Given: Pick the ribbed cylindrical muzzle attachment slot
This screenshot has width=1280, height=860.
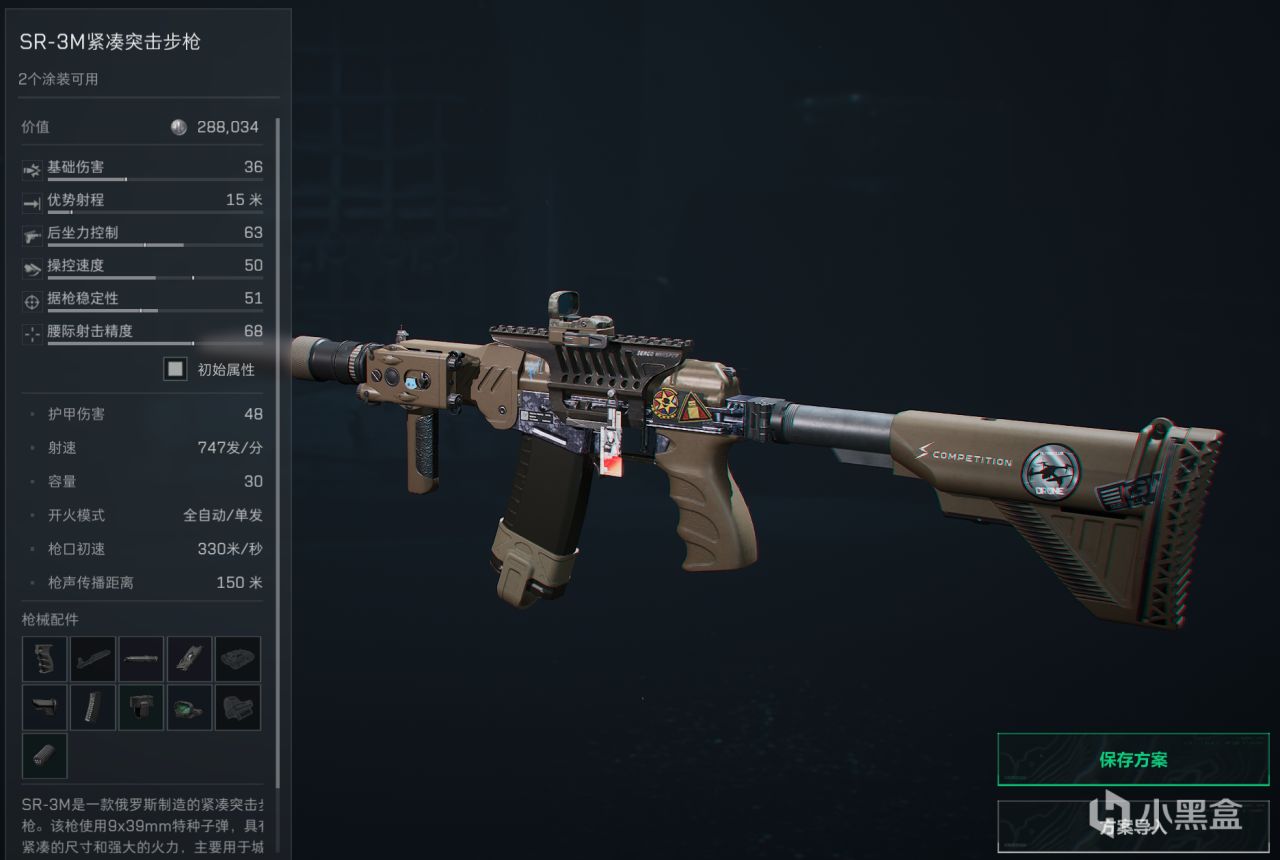Looking at the screenshot, I should tap(45, 755).
